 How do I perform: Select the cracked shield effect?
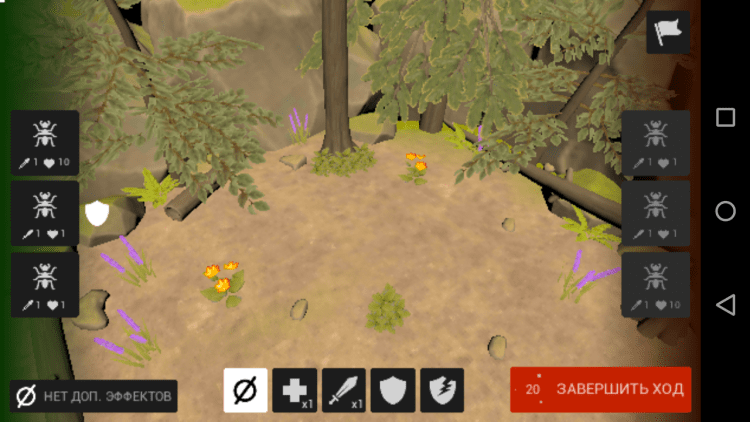point(441,390)
